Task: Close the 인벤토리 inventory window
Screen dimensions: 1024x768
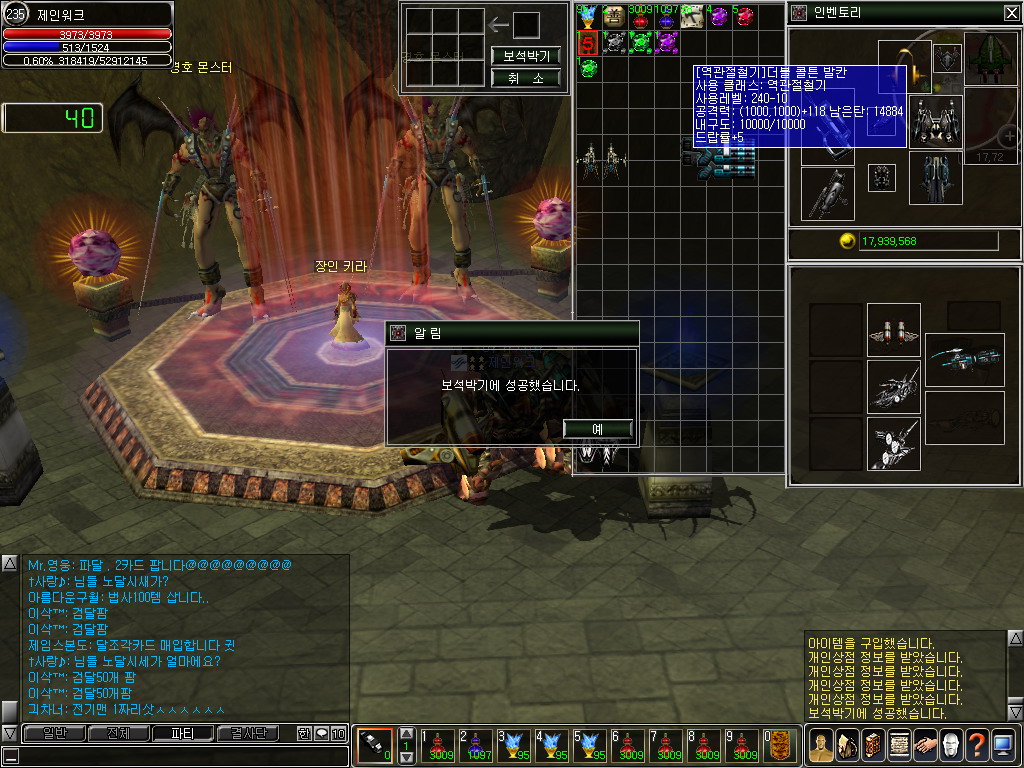Action: (x=1011, y=13)
